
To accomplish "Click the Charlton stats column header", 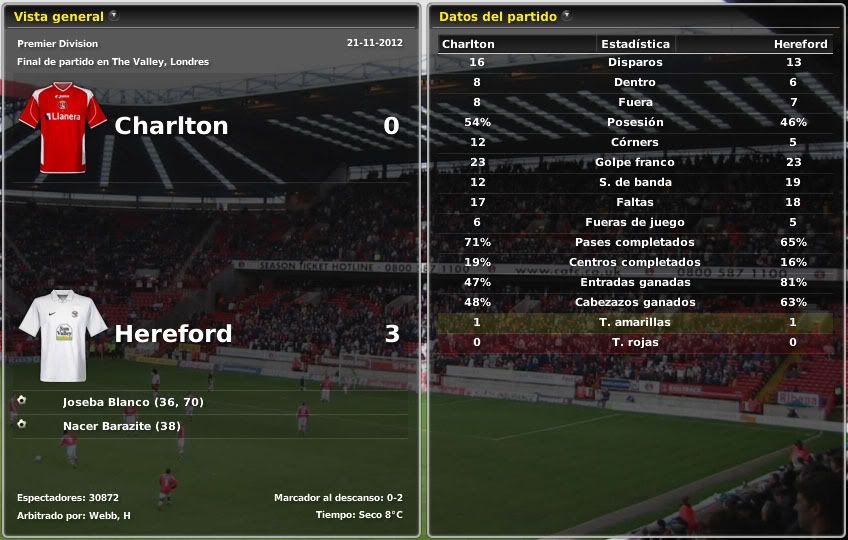I will tap(468, 44).
